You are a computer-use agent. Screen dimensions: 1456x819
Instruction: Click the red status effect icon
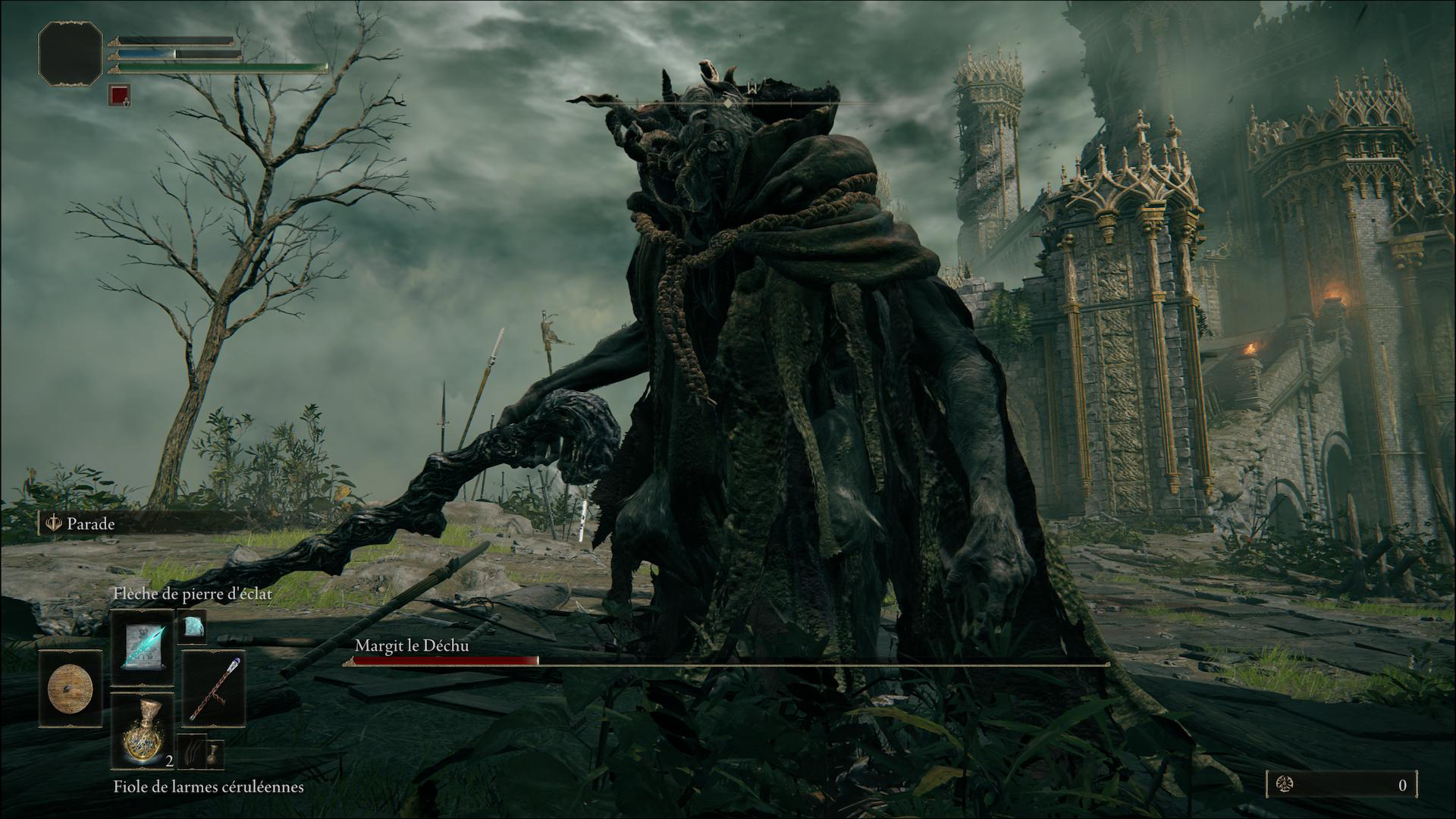pos(119,95)
